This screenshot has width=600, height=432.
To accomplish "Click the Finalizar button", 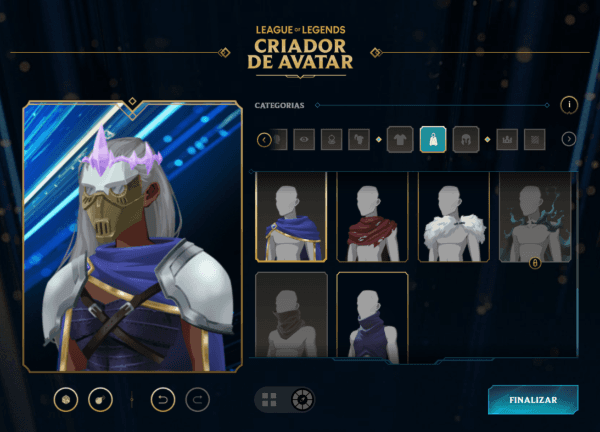I will click(x=532, y=399).
